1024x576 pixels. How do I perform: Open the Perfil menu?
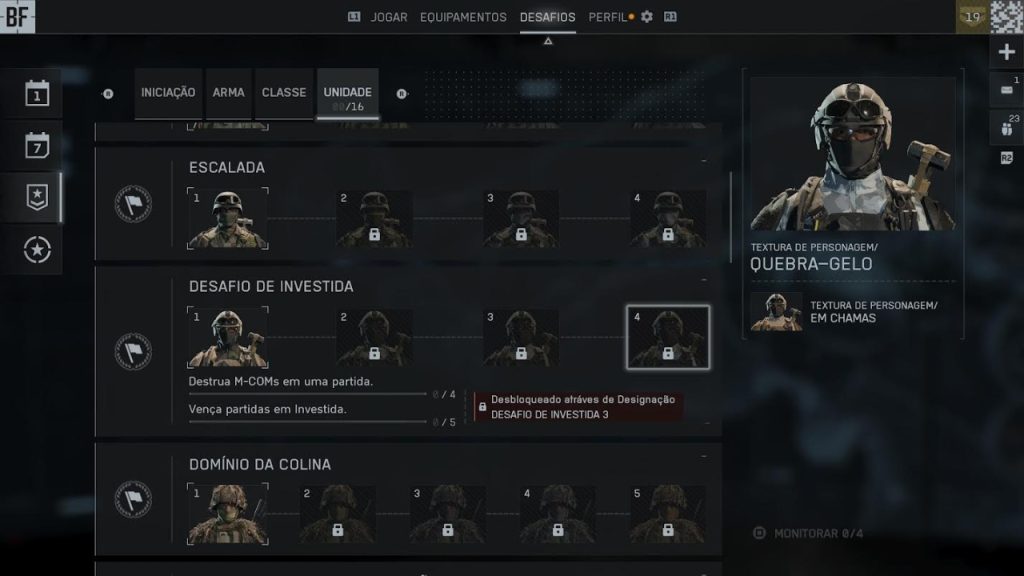pyautogui.click(x=608, y=17)
